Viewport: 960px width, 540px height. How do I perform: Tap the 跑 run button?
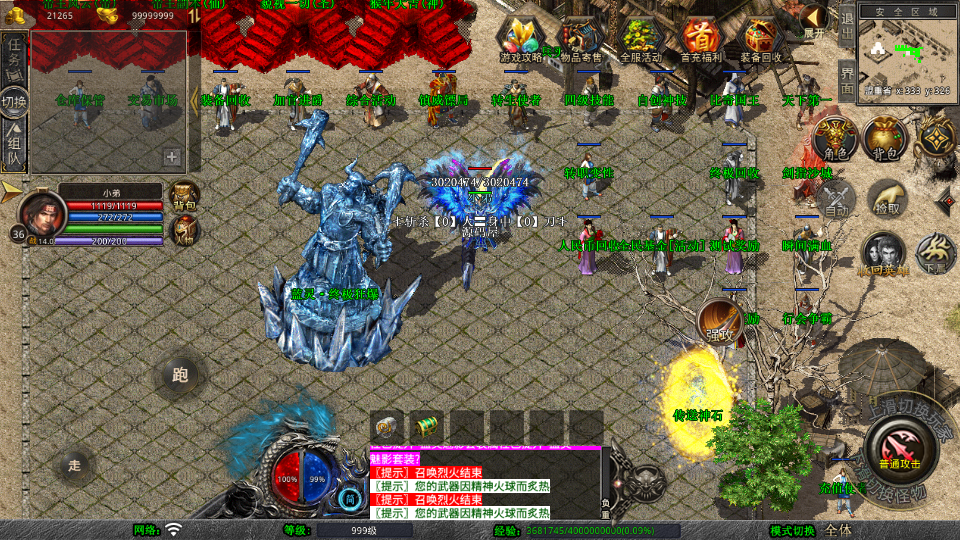[x=180, y=376]
